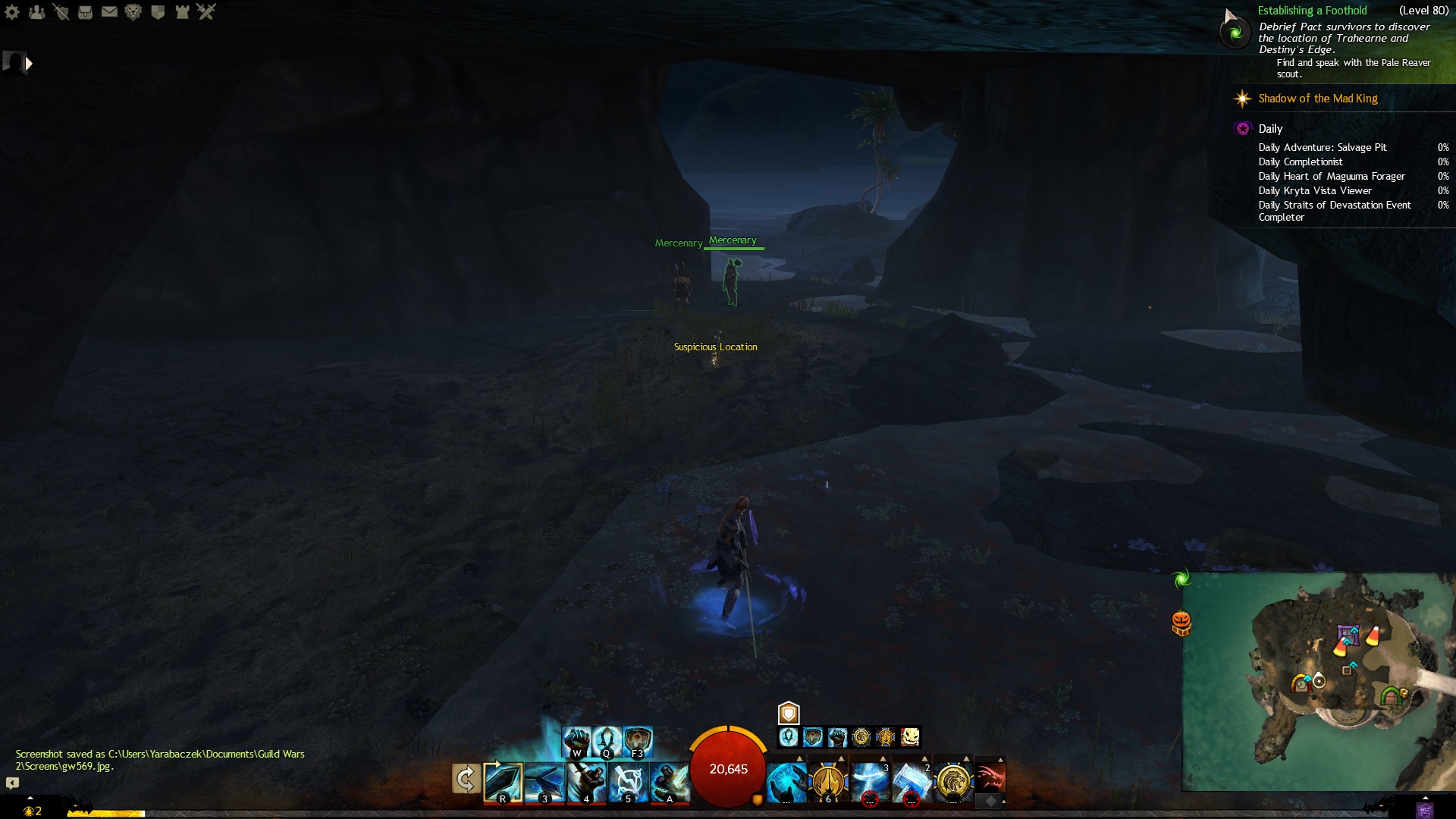The image size is (1456, 819).
Task: Select the red raptor mount icon
Action: point(990,777)
